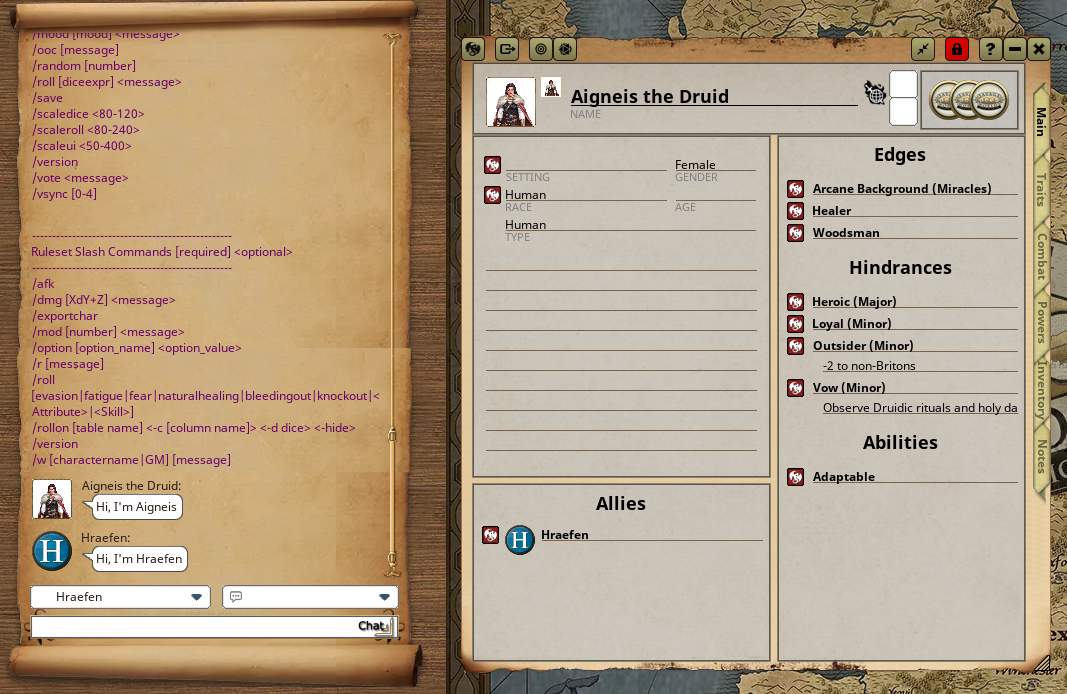Open the Arcane Background (Miracles) edge
The height and width of the screenshot is (694, 1067).
click(901, 189)
